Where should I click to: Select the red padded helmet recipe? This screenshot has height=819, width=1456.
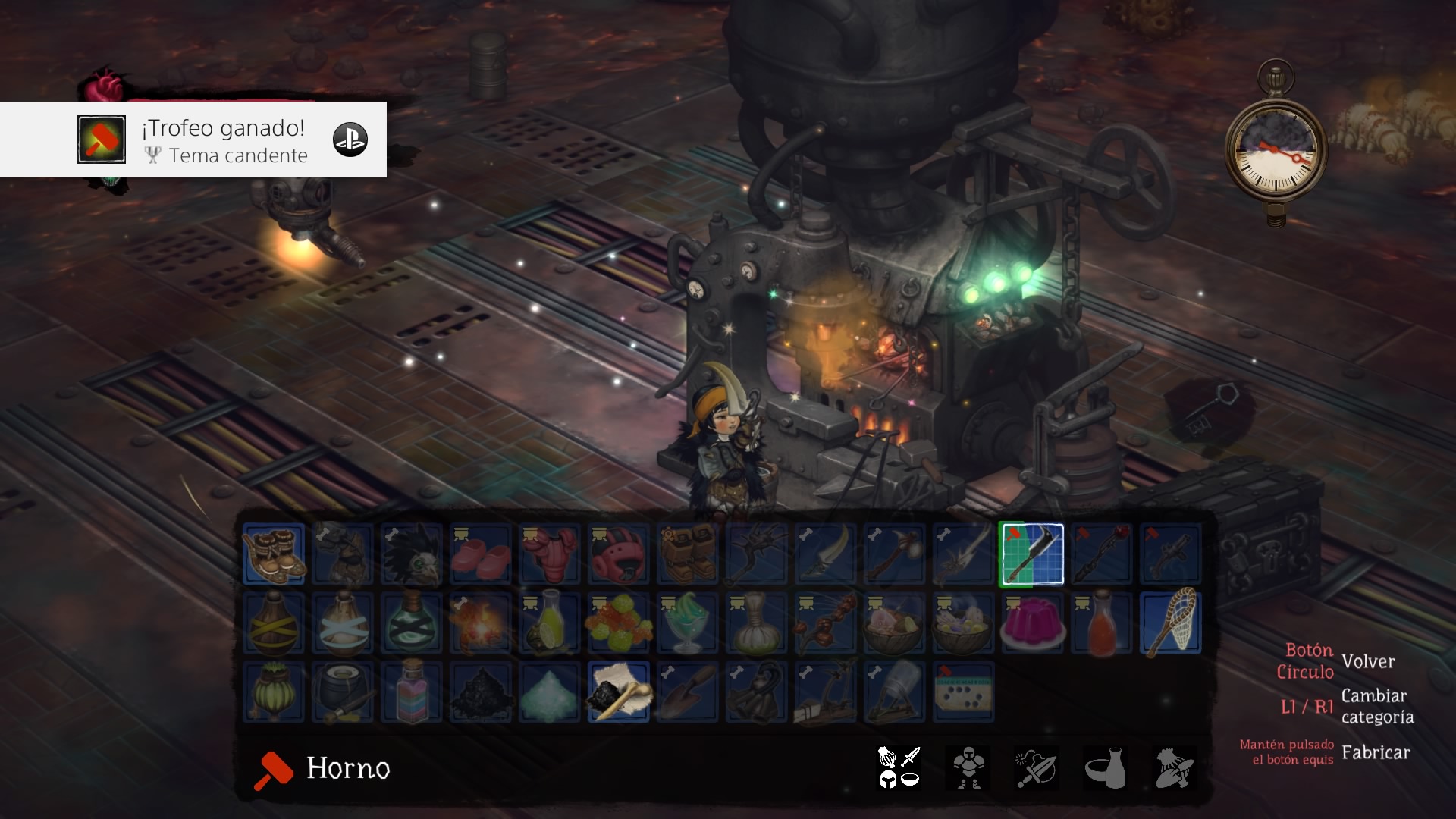619,554
